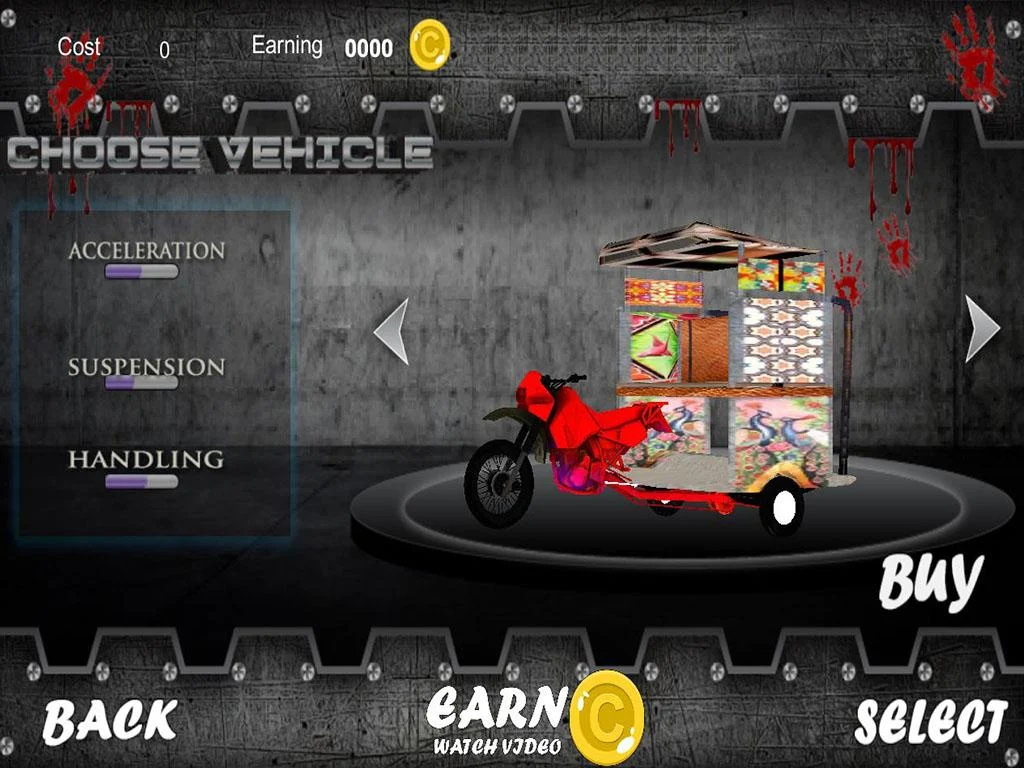The height and width of the screenshot is (768, 1024).
Task: Show the next vehicle with right arrow
Action: 981,328
